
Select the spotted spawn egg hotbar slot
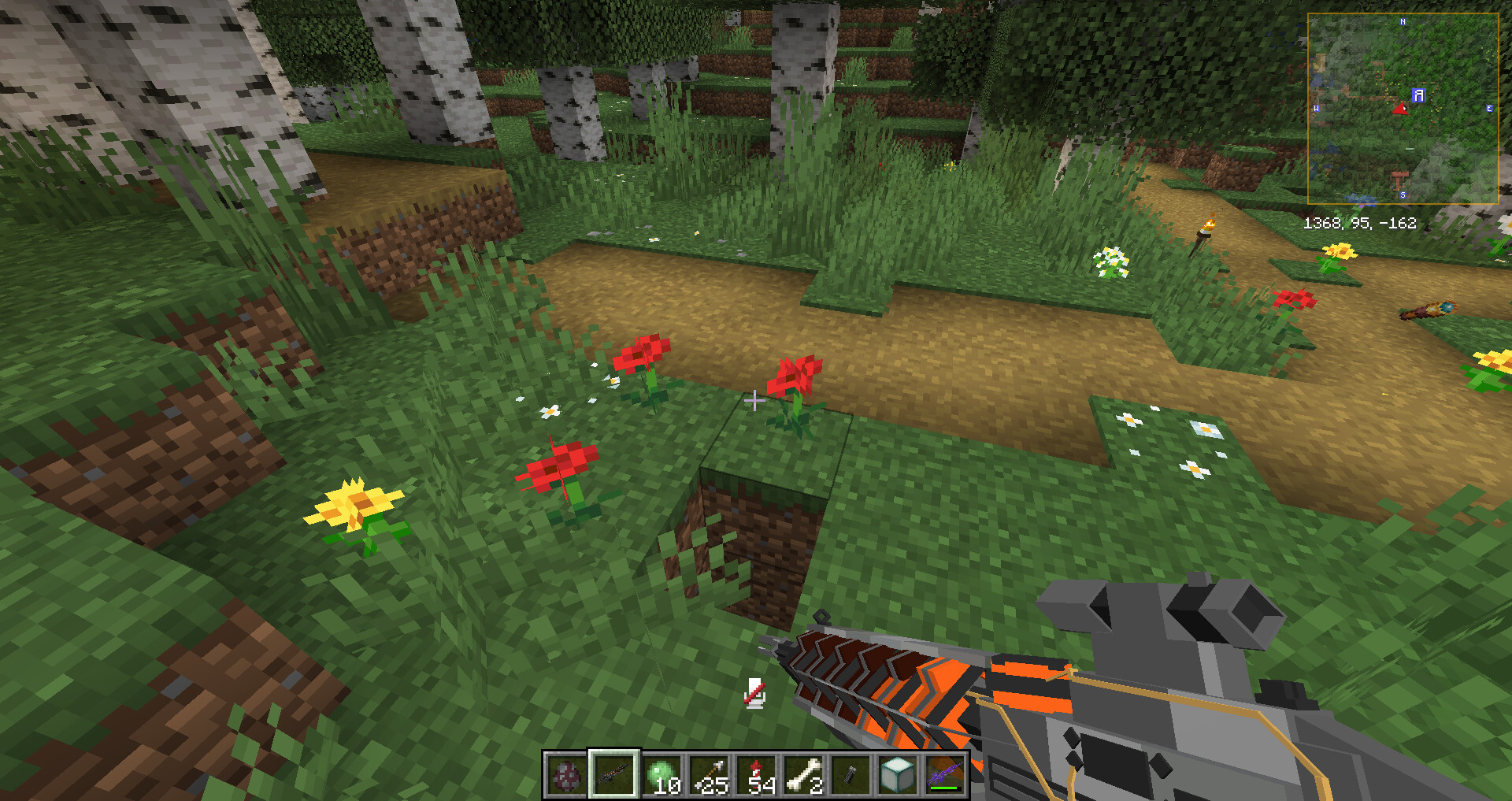click(566, 775)
